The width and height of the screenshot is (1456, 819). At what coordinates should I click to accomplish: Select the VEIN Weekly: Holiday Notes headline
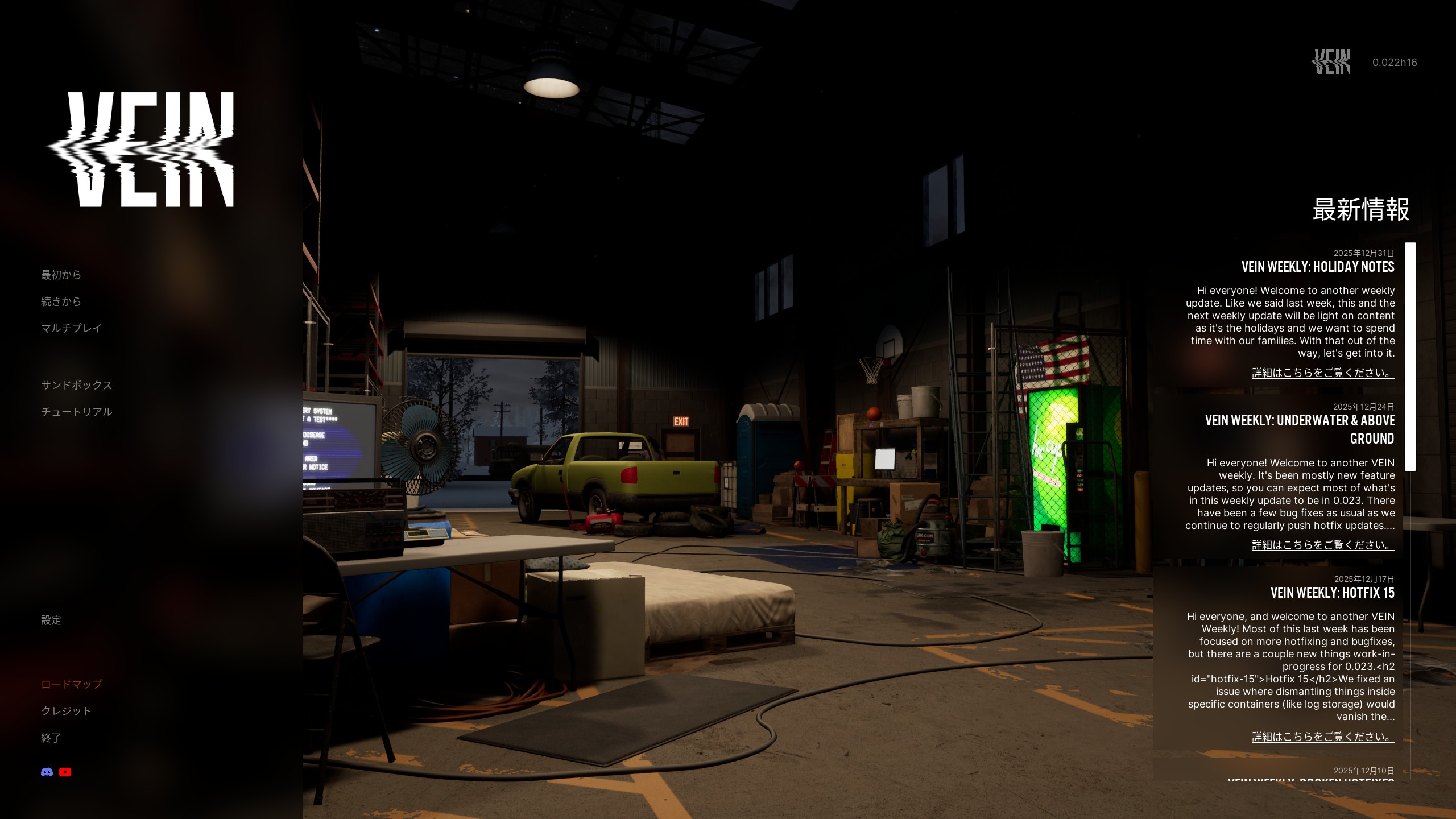tap(1318, 267)
